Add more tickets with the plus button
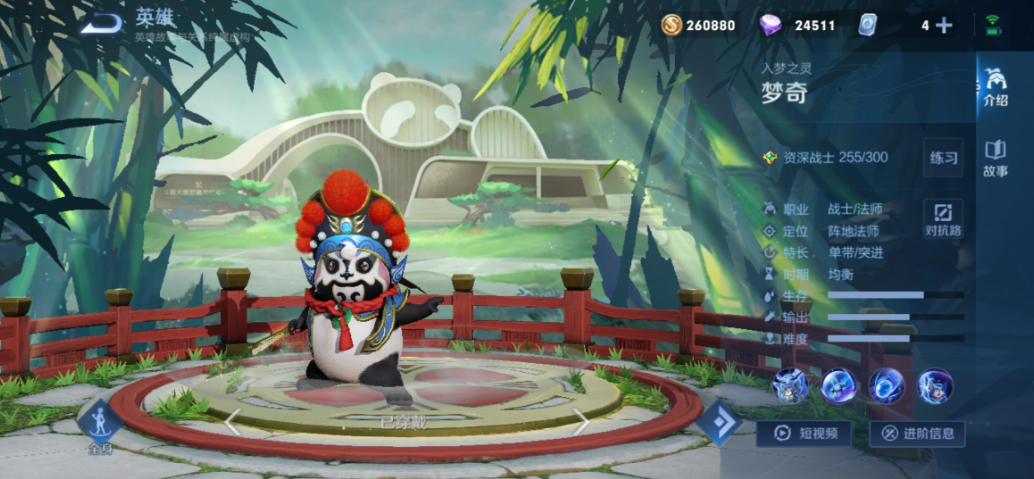1034x479 pixels. (x=943, y=25)
